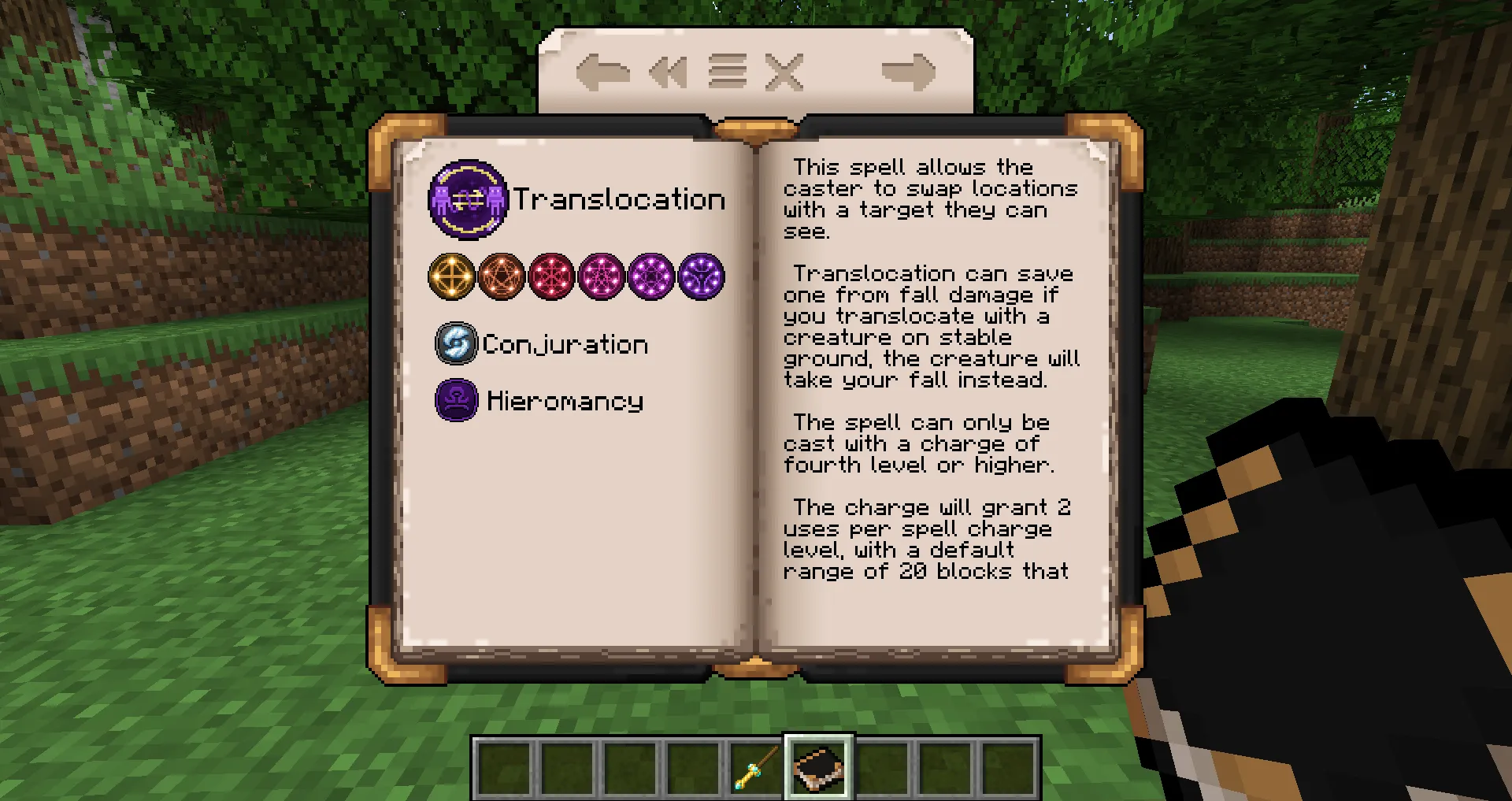Click the purple sixth-level charge rune
Viewport: 1512px width, 801px height.
[702, 277]
